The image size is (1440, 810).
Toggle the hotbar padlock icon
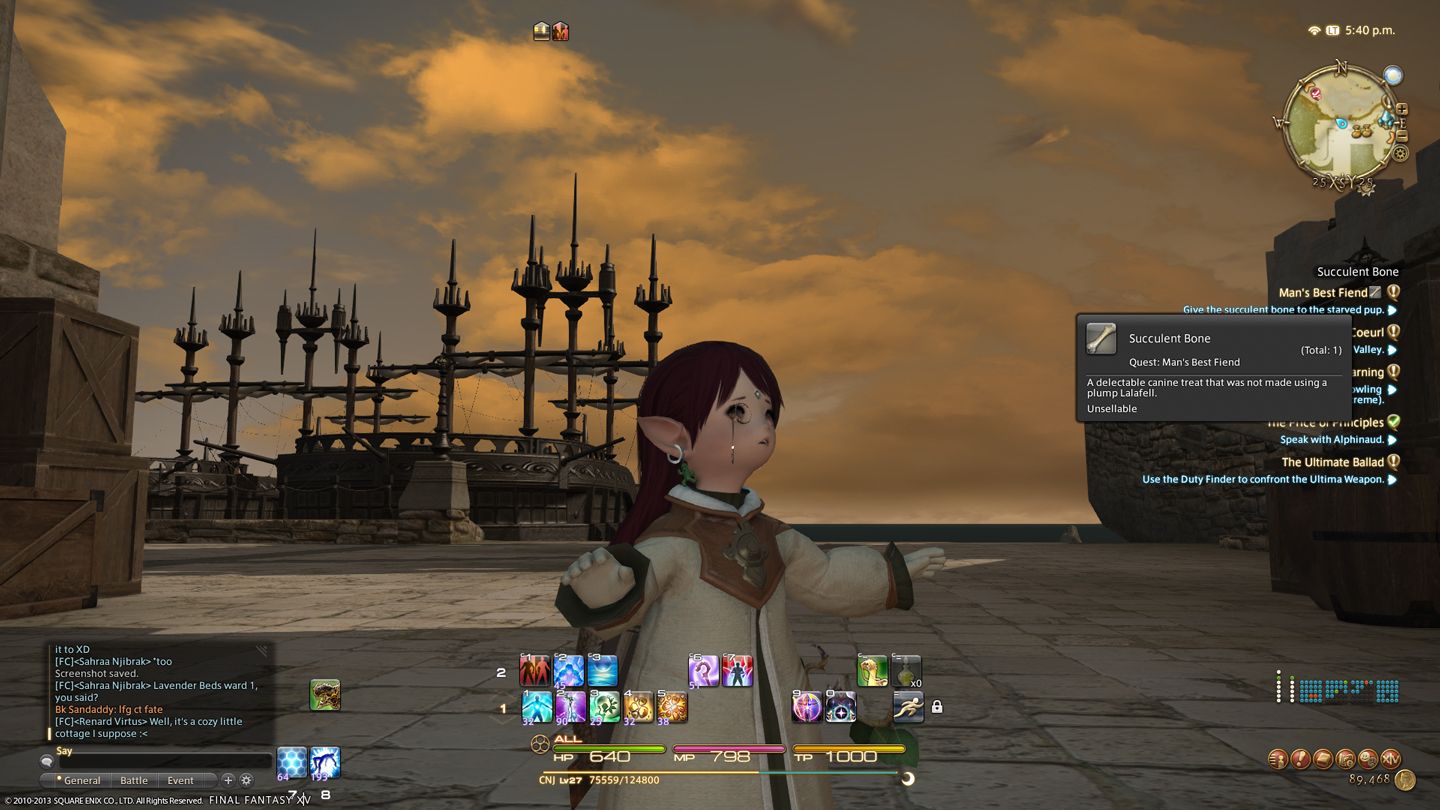[937, 707]
